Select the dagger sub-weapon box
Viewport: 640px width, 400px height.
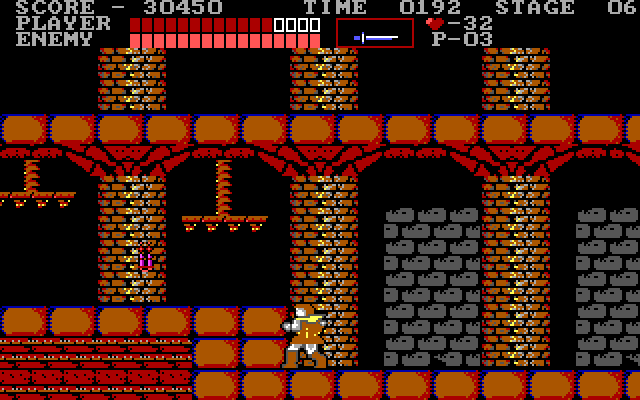(x=374, y=33)
